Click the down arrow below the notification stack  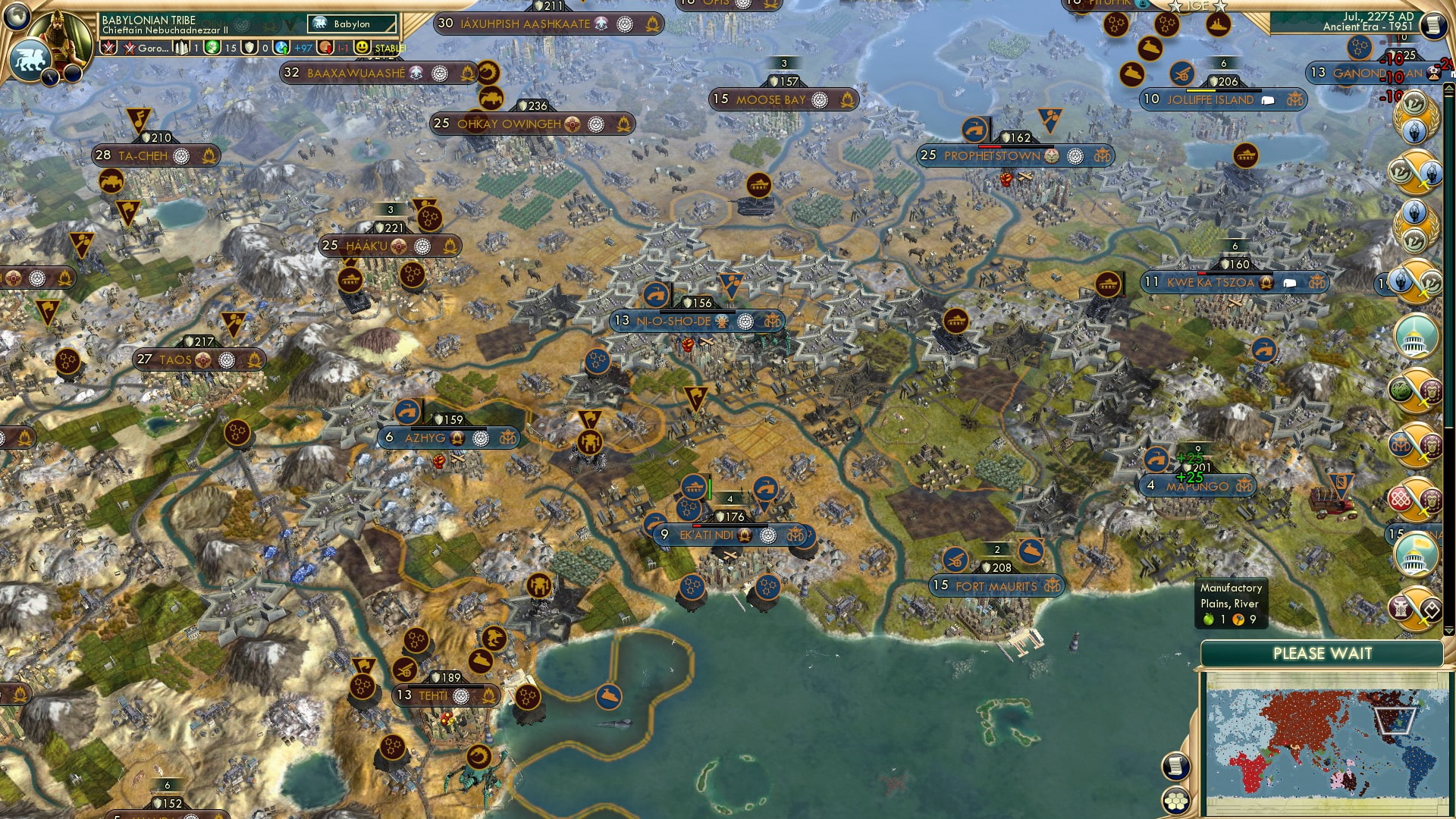click(1447, 630)
